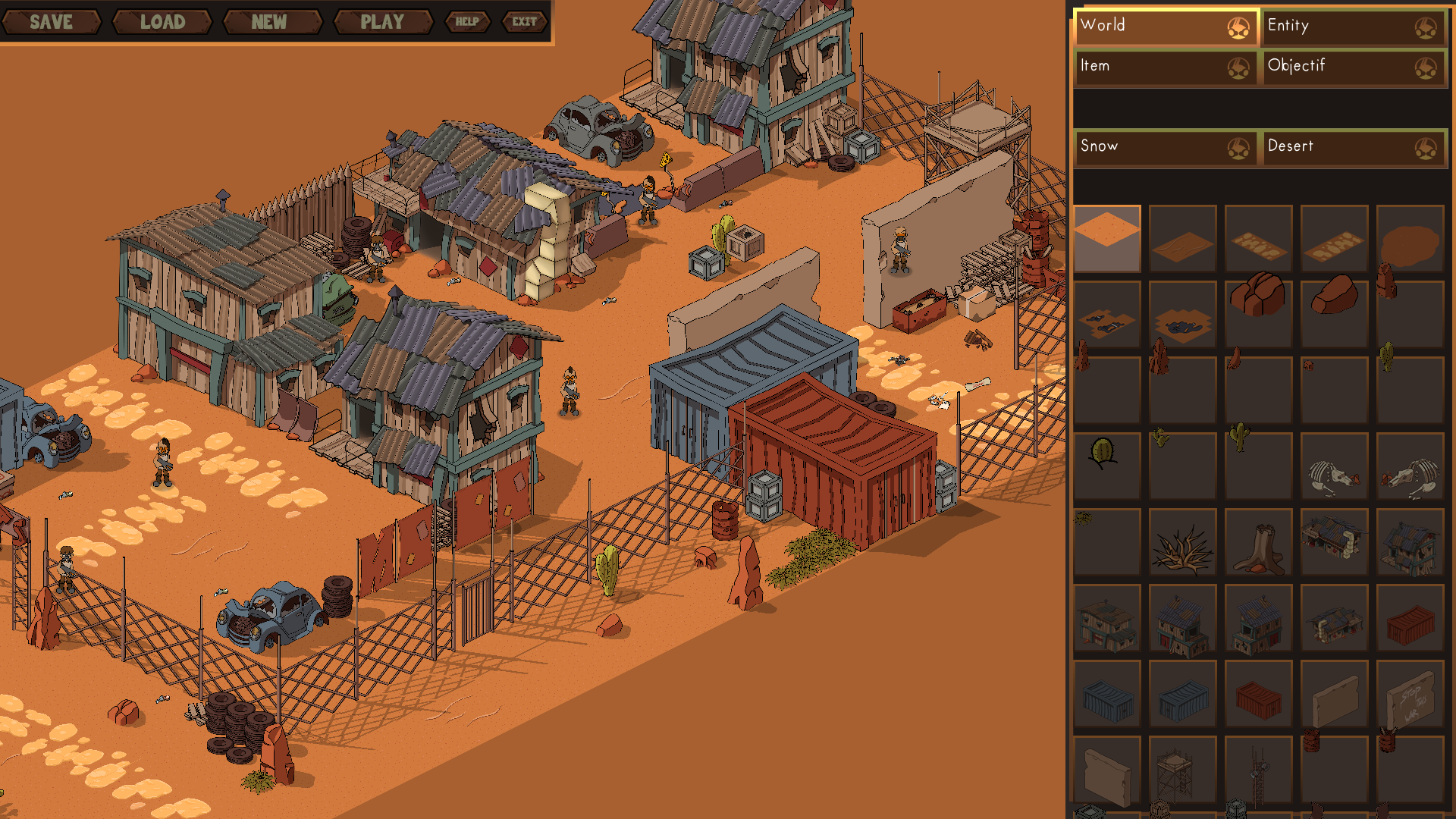Show the Item tab

tap(1166, 67)
